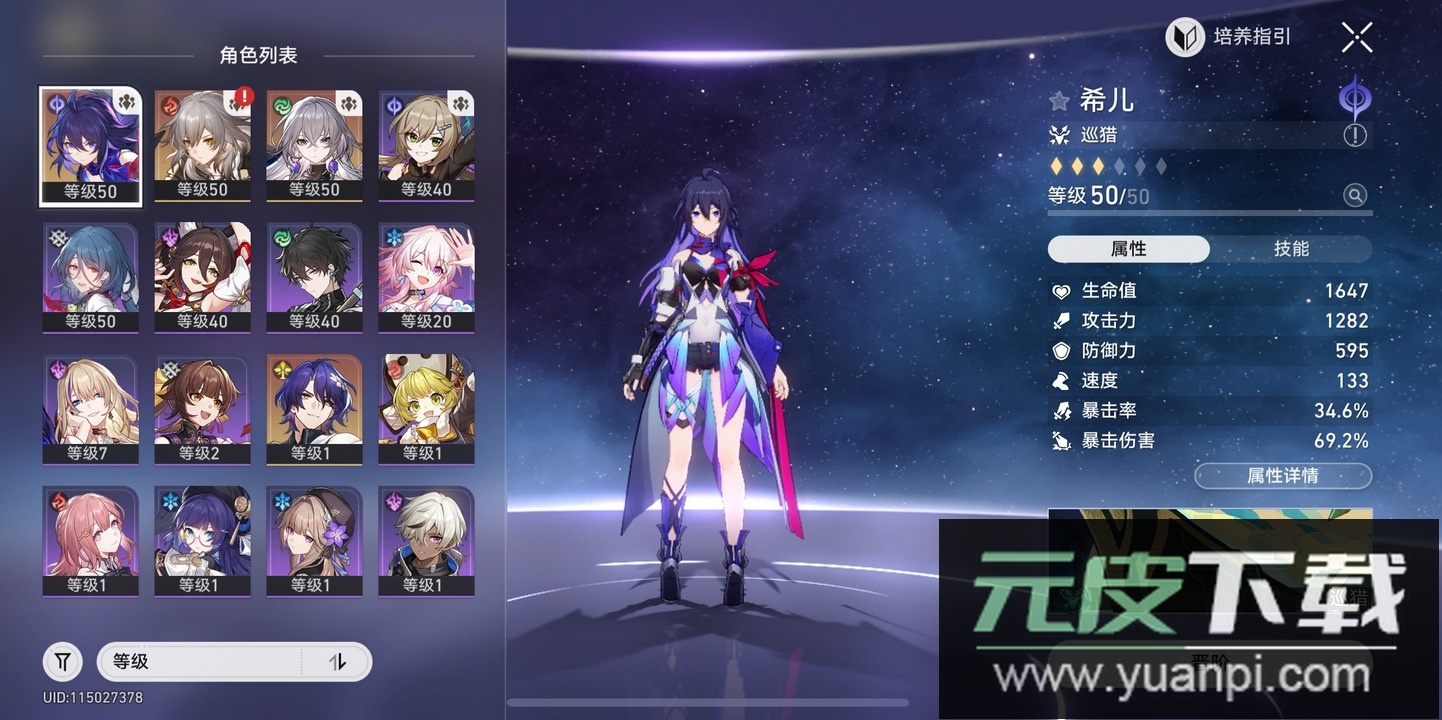The height and width of the screenshot is (720, 1442).
Task: Click the 等级50/50 level label
Action: point(1095,196)
